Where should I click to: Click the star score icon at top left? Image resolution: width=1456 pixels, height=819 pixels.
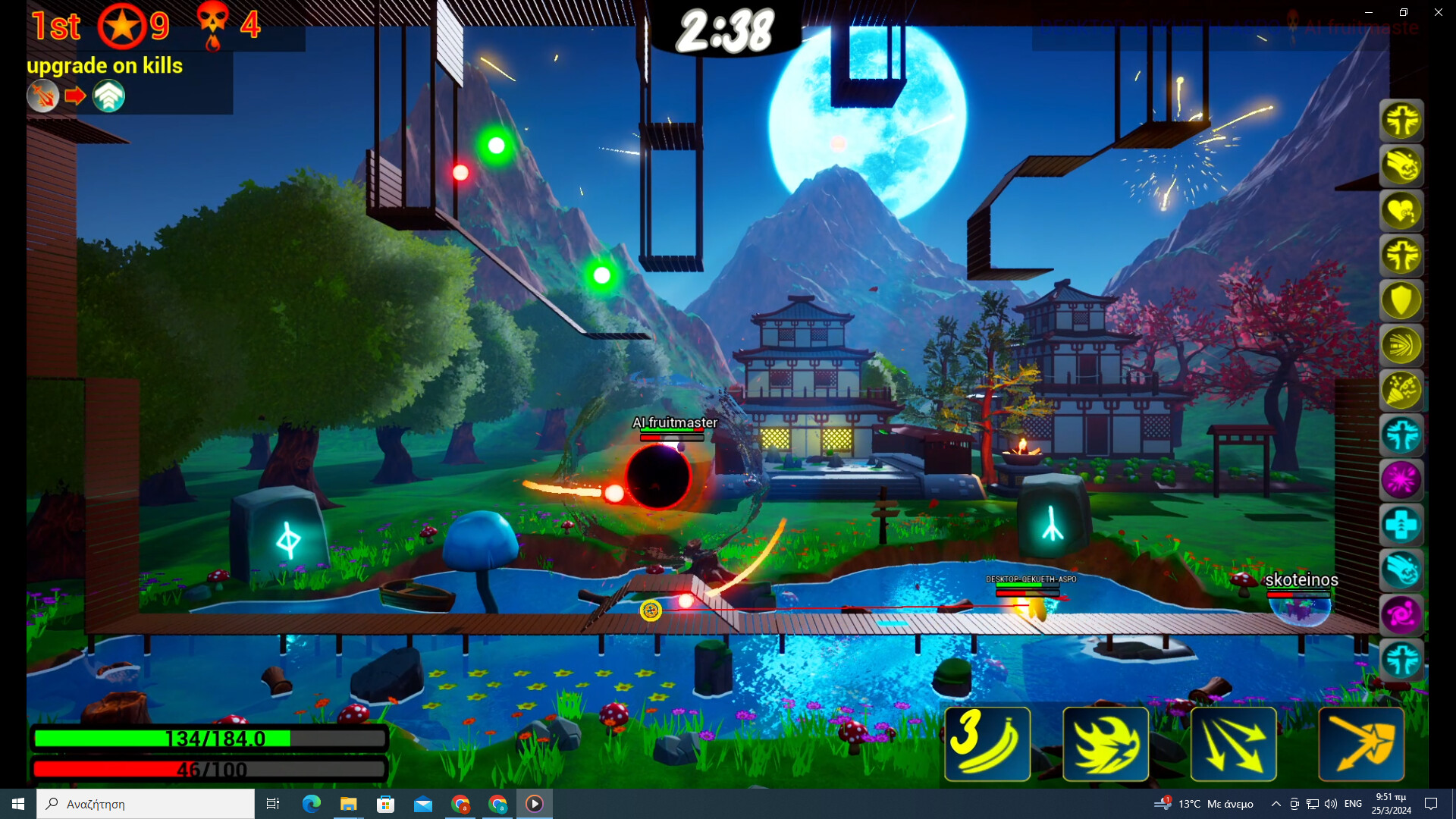click(122, 25)
